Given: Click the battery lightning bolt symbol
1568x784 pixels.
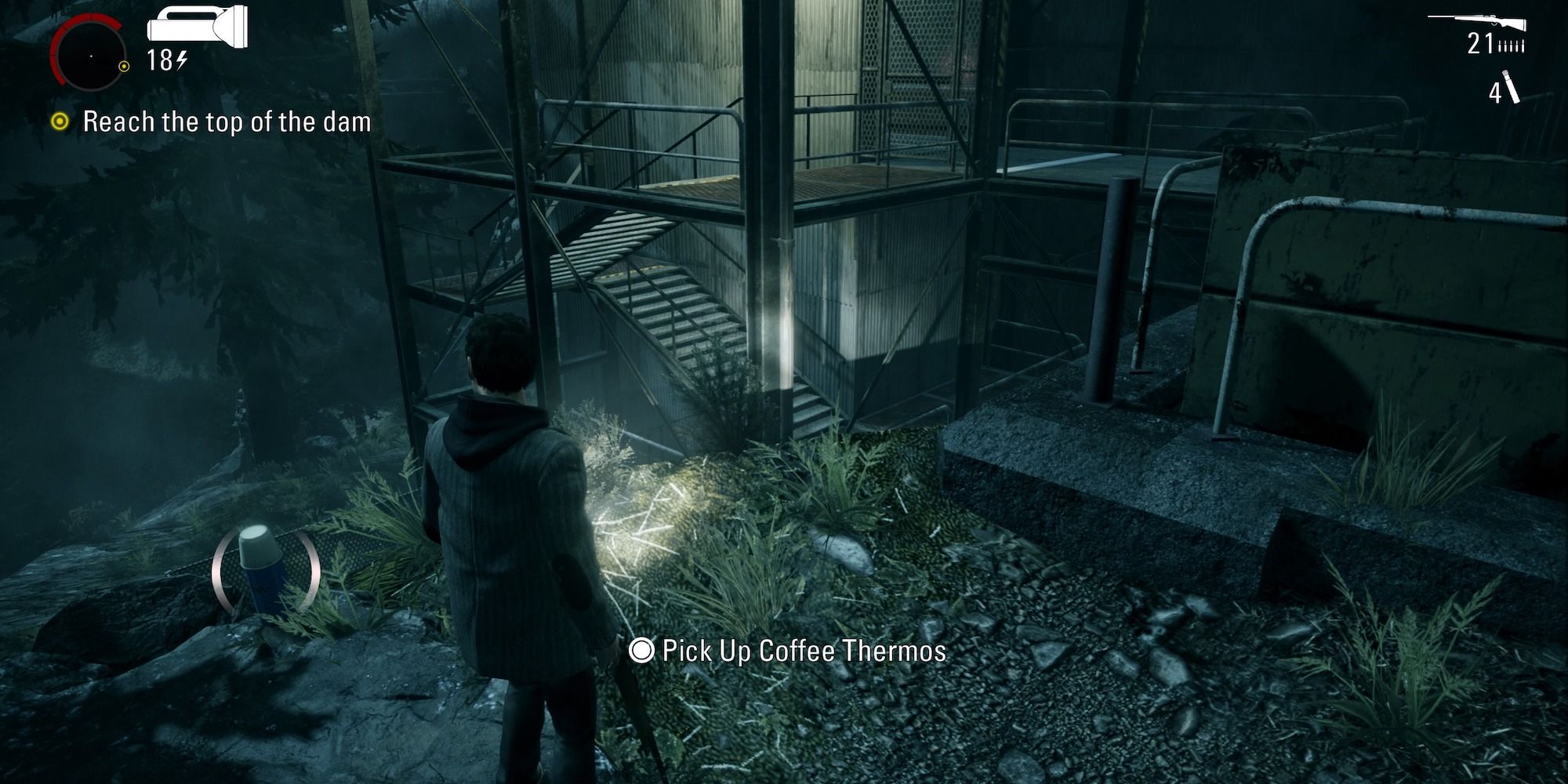Looking at the screenshot, I should [x=182, y=60].
